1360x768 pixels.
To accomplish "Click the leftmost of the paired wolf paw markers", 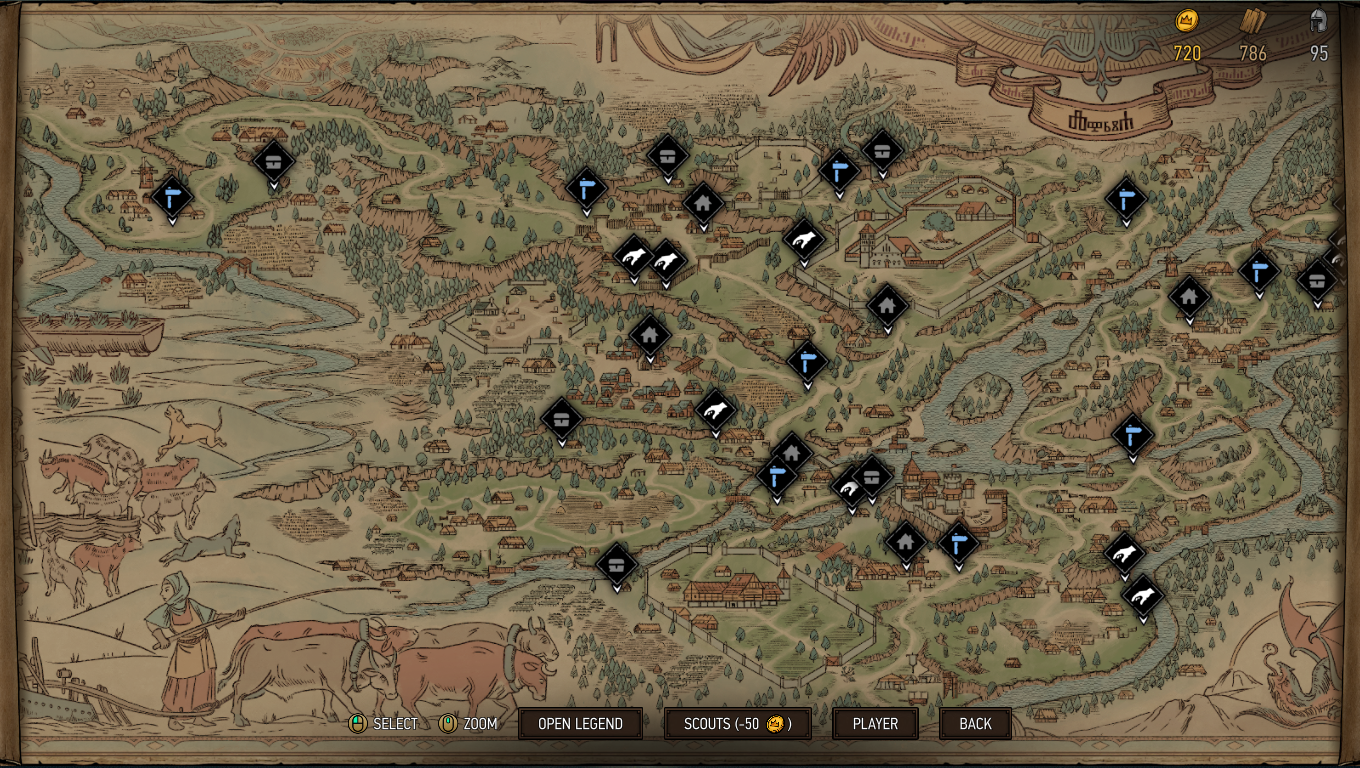I will tap(632, 256).
